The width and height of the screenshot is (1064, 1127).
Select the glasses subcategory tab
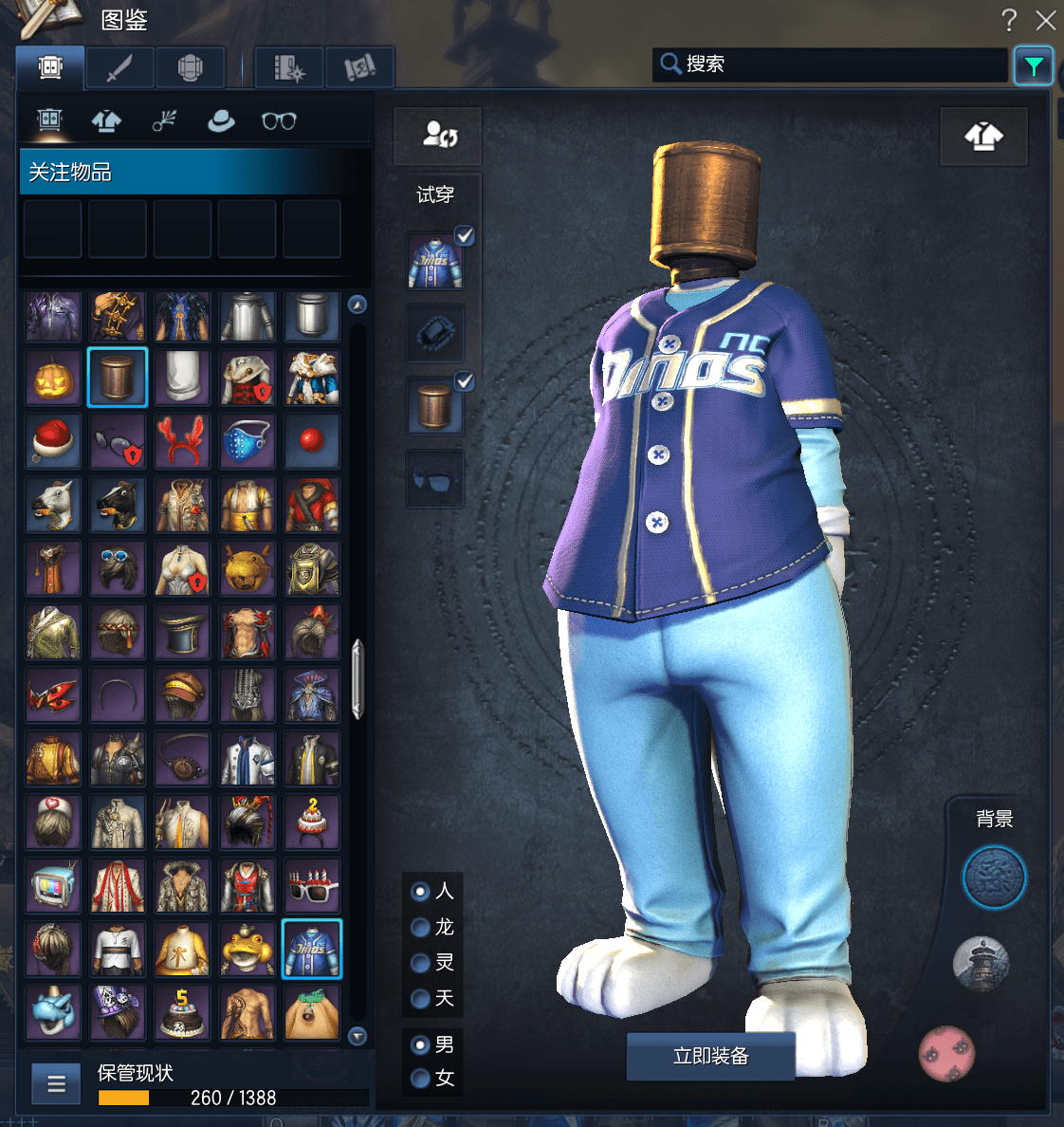279,120
